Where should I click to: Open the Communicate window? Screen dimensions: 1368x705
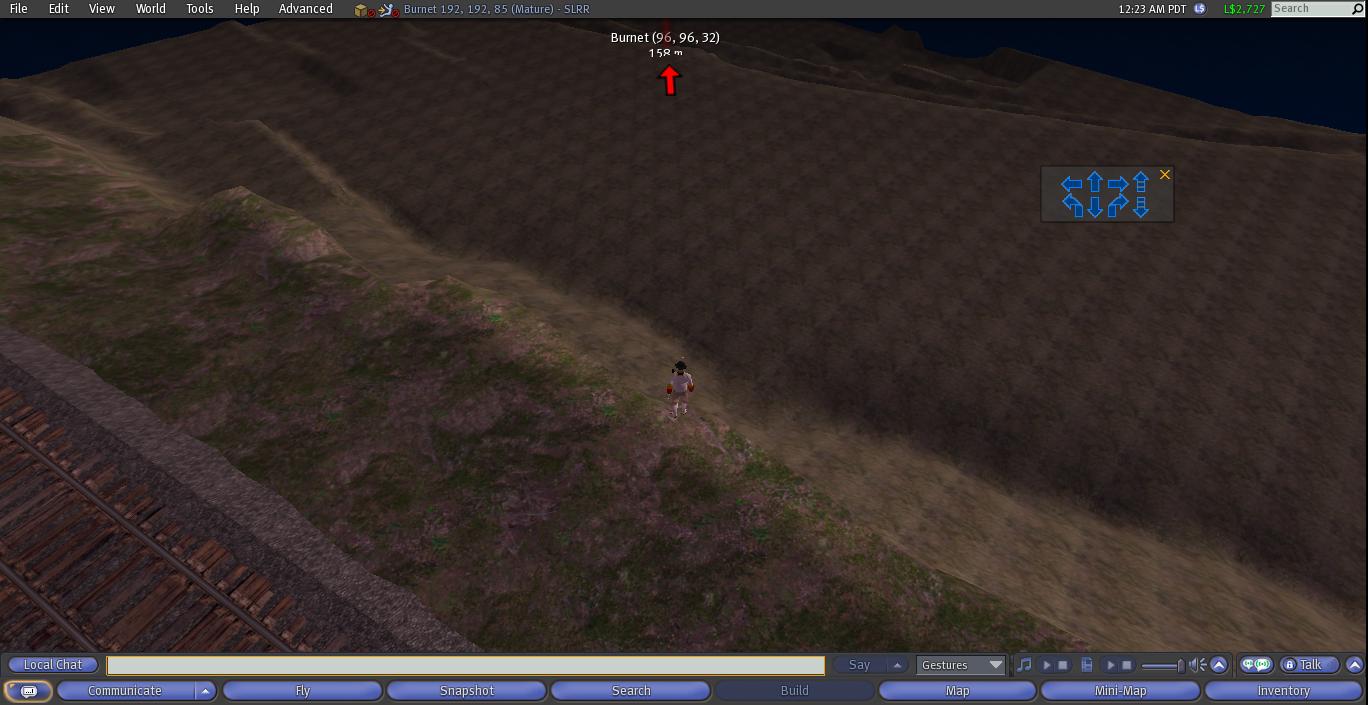click(x=125, y=691)
